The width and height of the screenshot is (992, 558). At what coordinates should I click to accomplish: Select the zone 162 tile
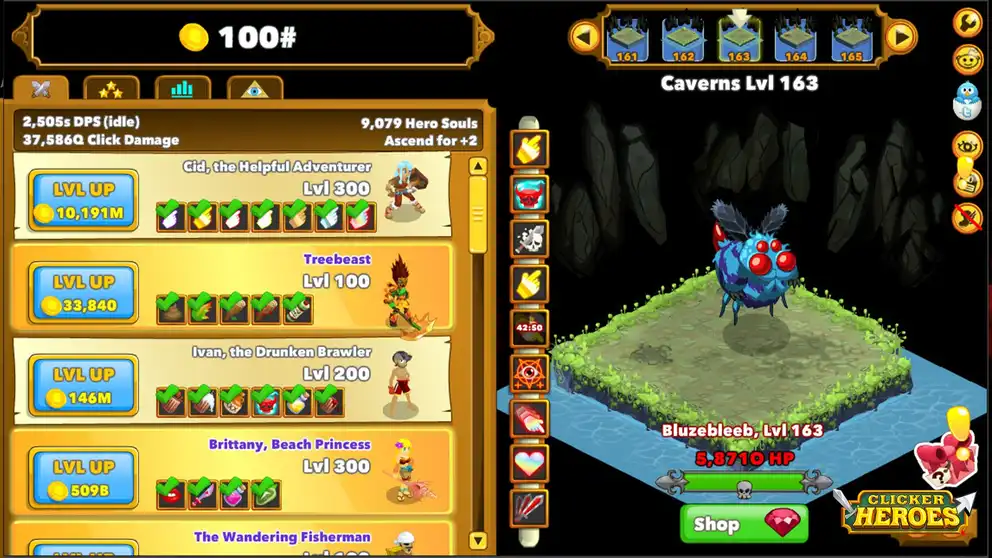[x=683, y=40]
